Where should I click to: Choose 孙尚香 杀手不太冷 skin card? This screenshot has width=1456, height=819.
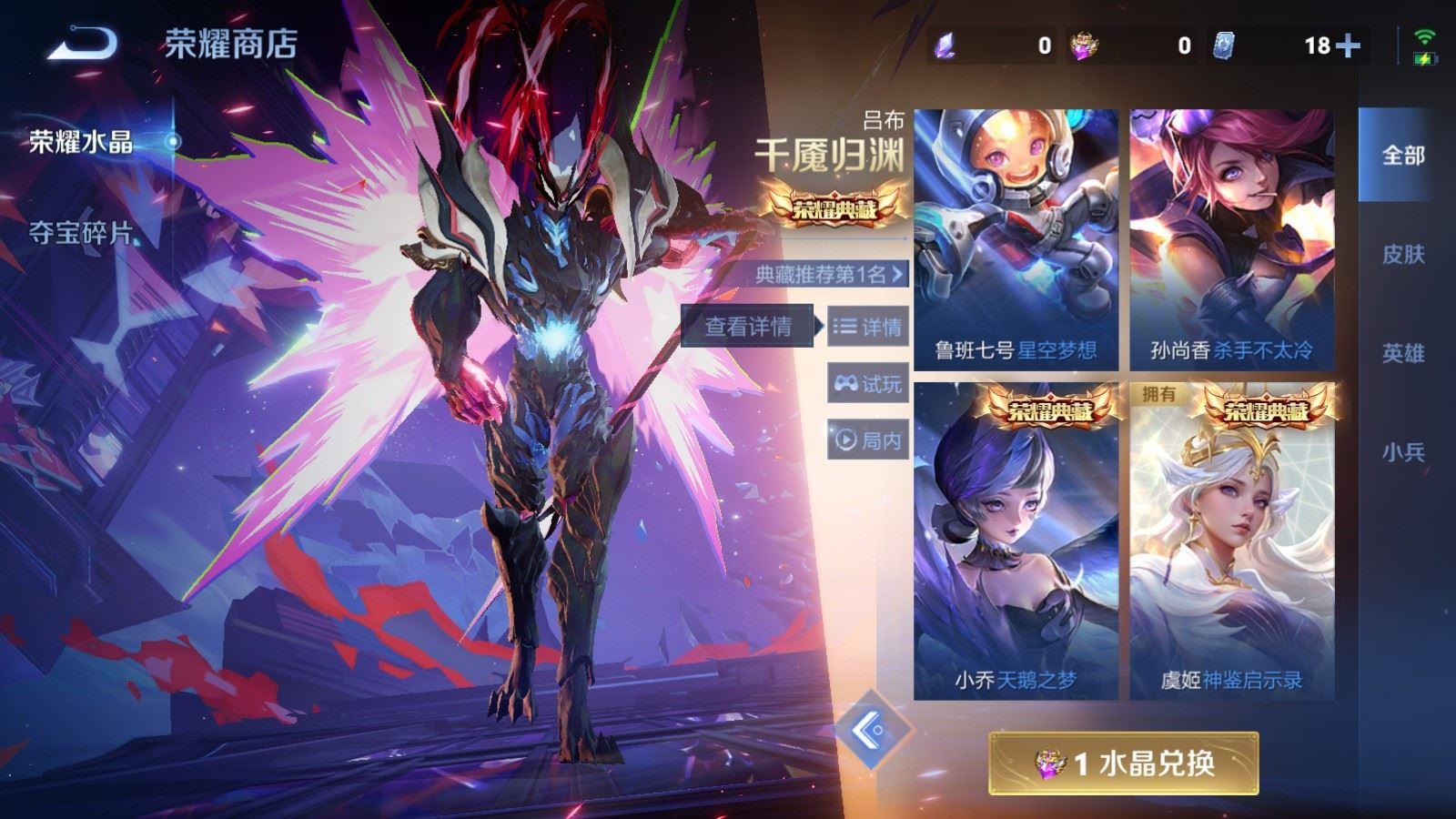pos(1232,240)
